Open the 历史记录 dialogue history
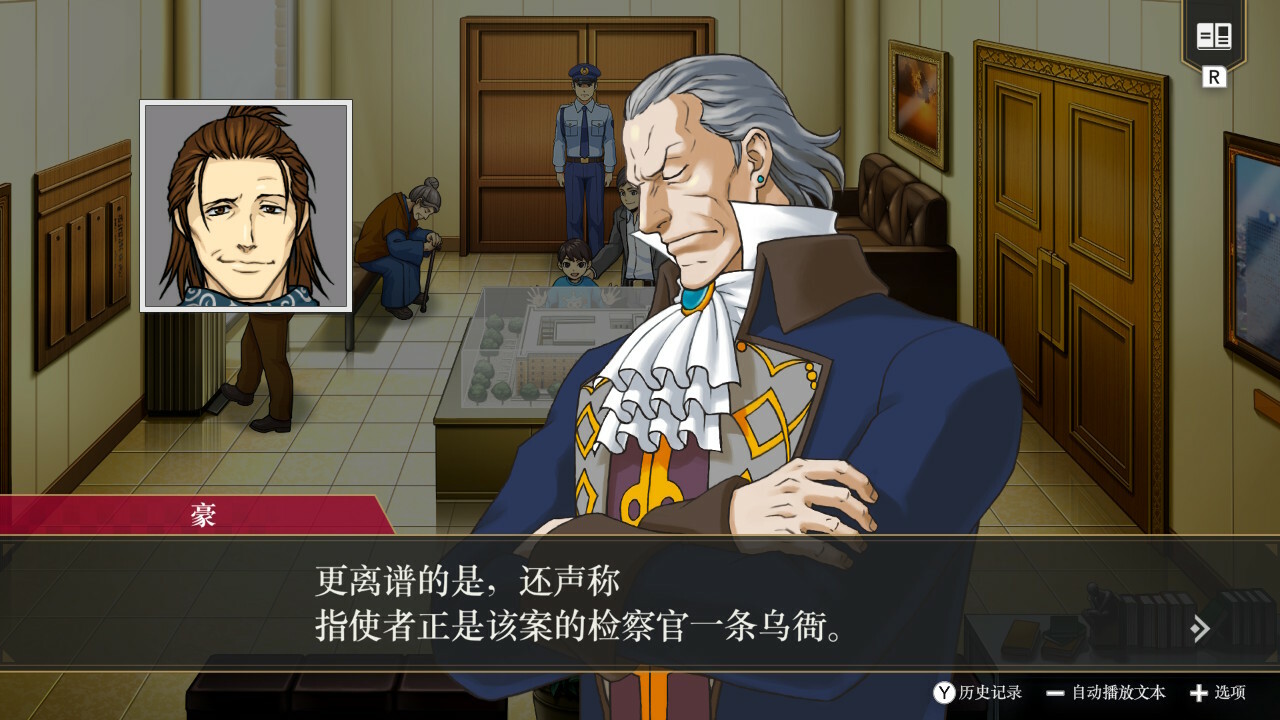This screenshot has height=720, width=1280. click(978, 692)
